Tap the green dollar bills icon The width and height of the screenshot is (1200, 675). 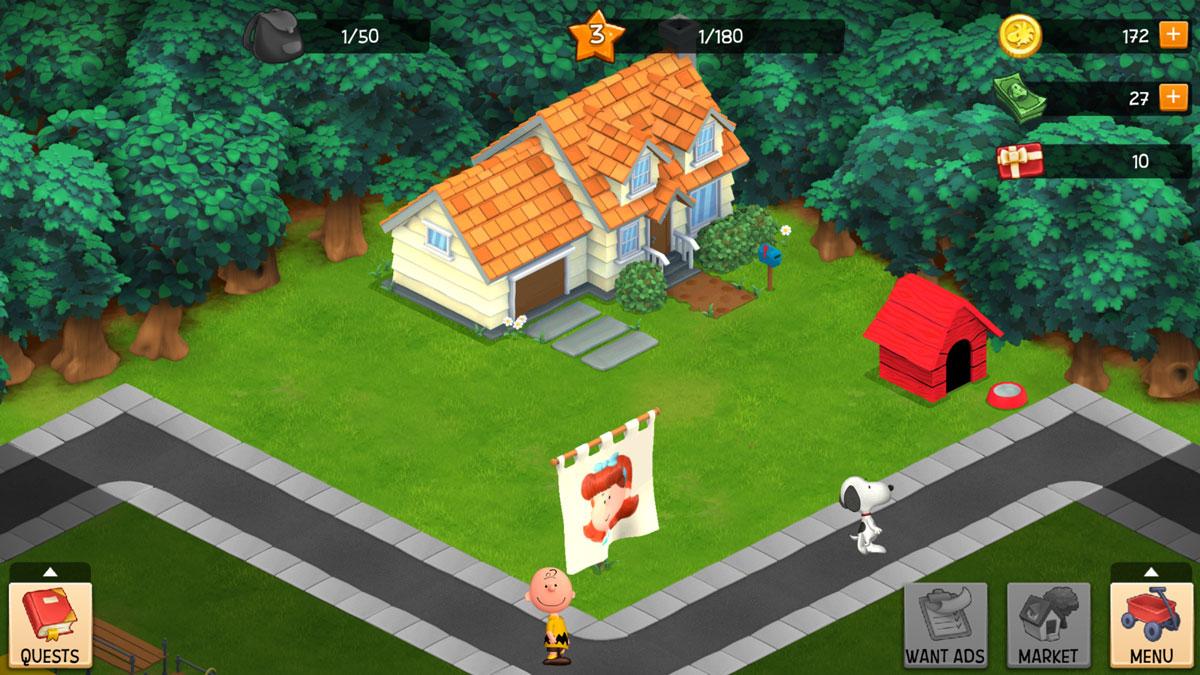(1020, 100)
